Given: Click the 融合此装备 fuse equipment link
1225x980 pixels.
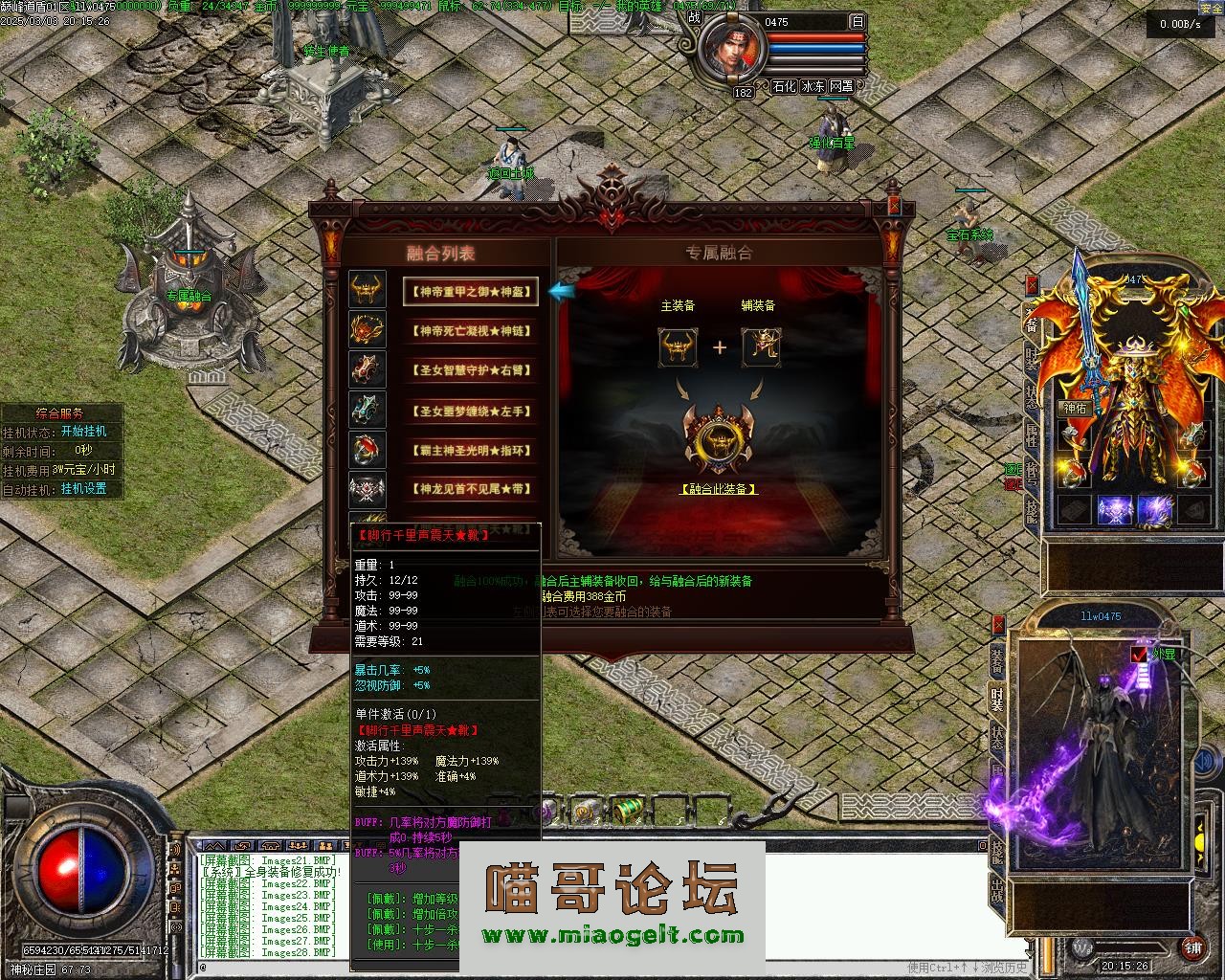Looking at the screenshot, I should click(719, 489).
